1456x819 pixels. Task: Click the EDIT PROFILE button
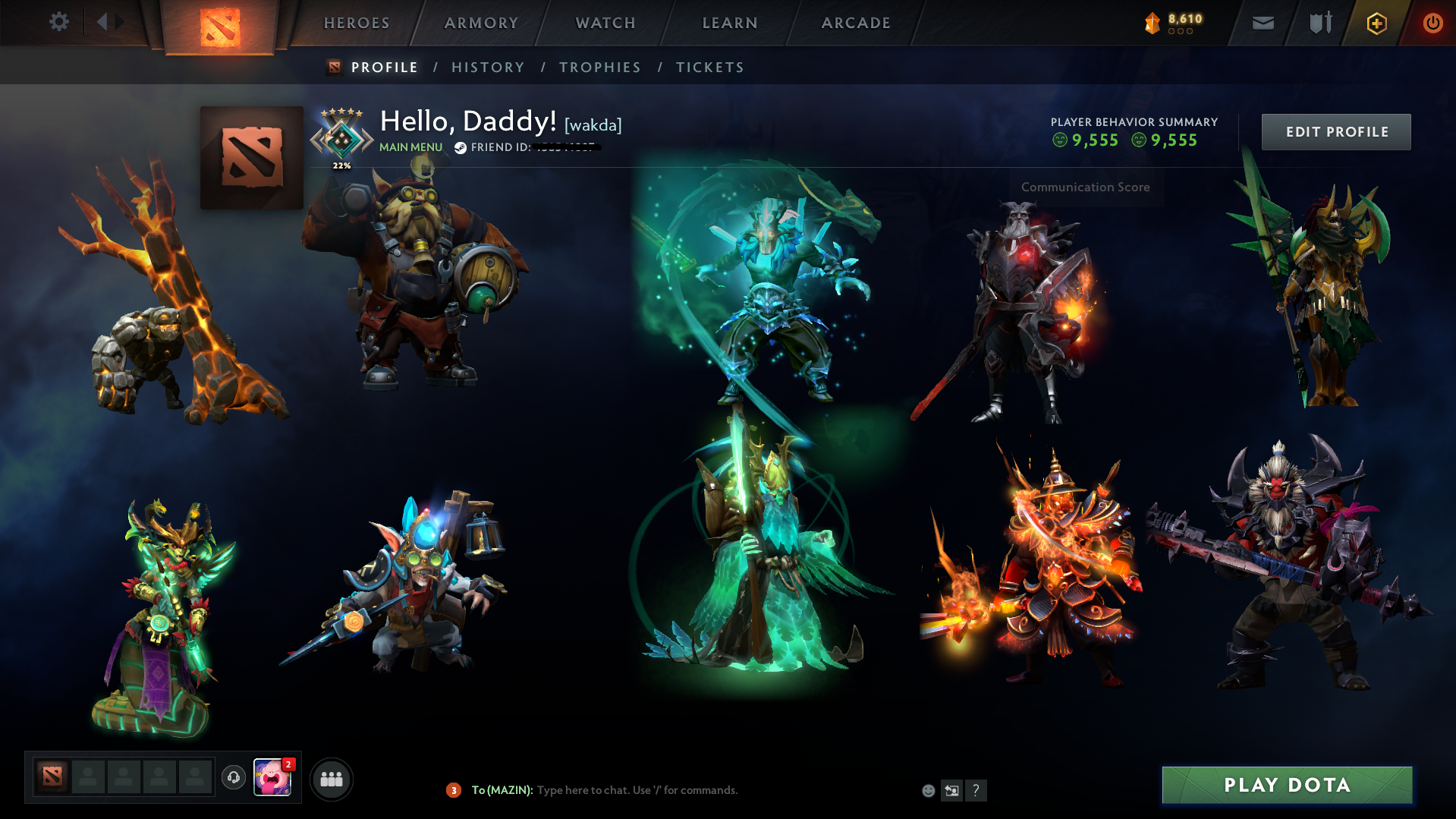(1335, 131)
